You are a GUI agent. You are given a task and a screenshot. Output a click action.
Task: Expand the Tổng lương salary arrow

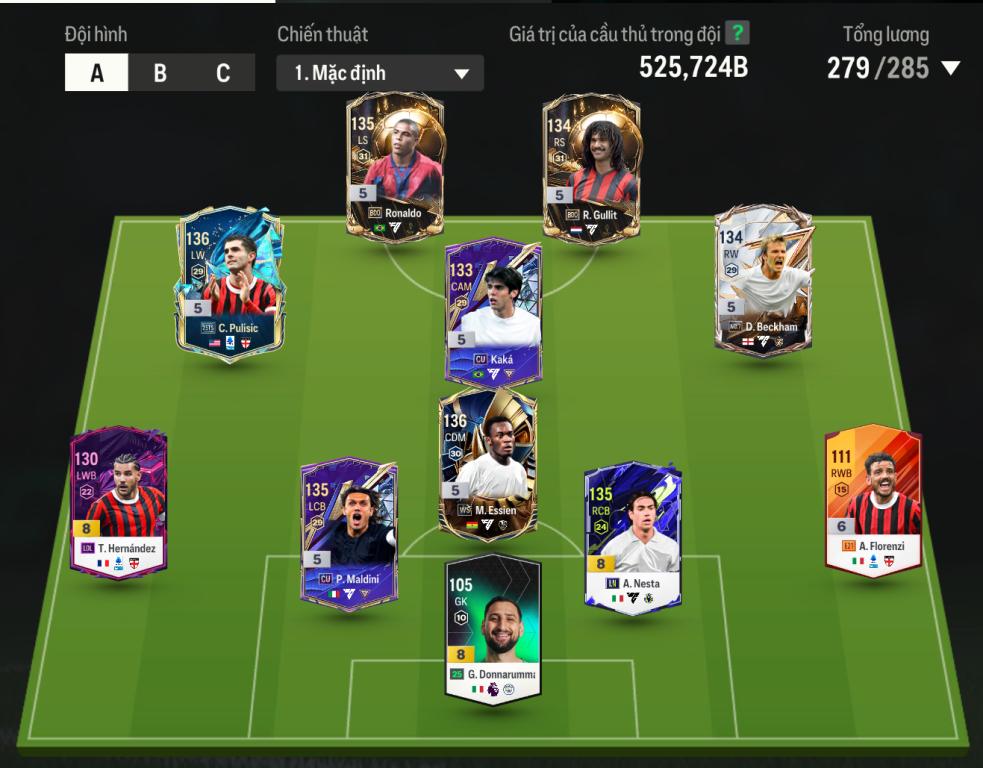tap(950, 68)
